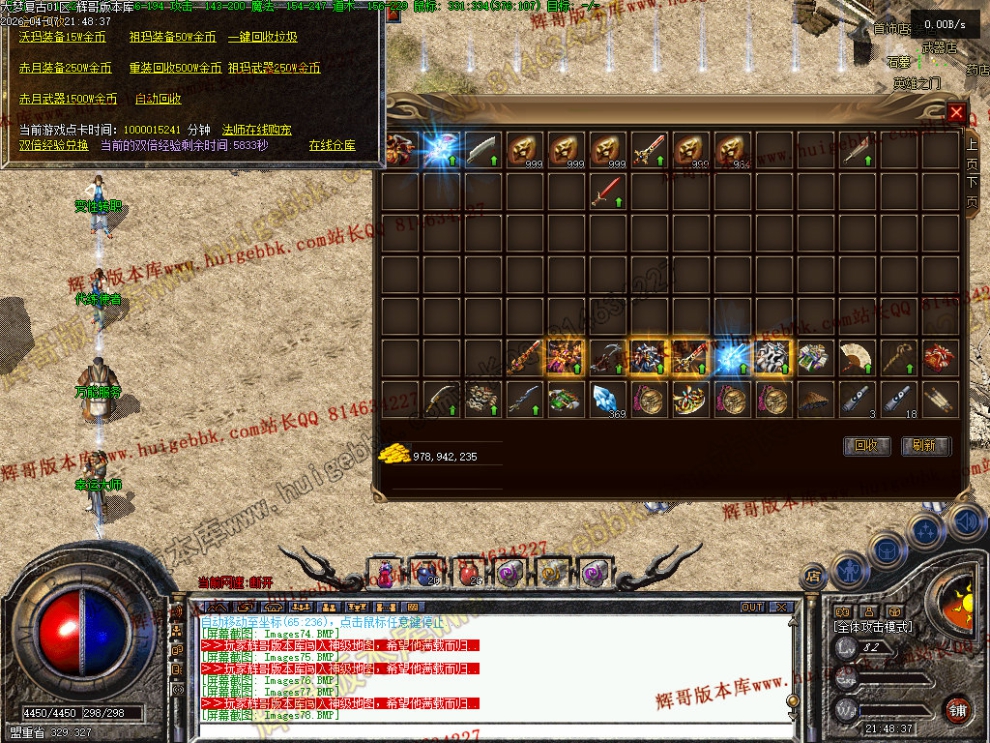Select 双倍经验兑换 double exp exchange
The image size is (990, 743).
pos(54,145)
